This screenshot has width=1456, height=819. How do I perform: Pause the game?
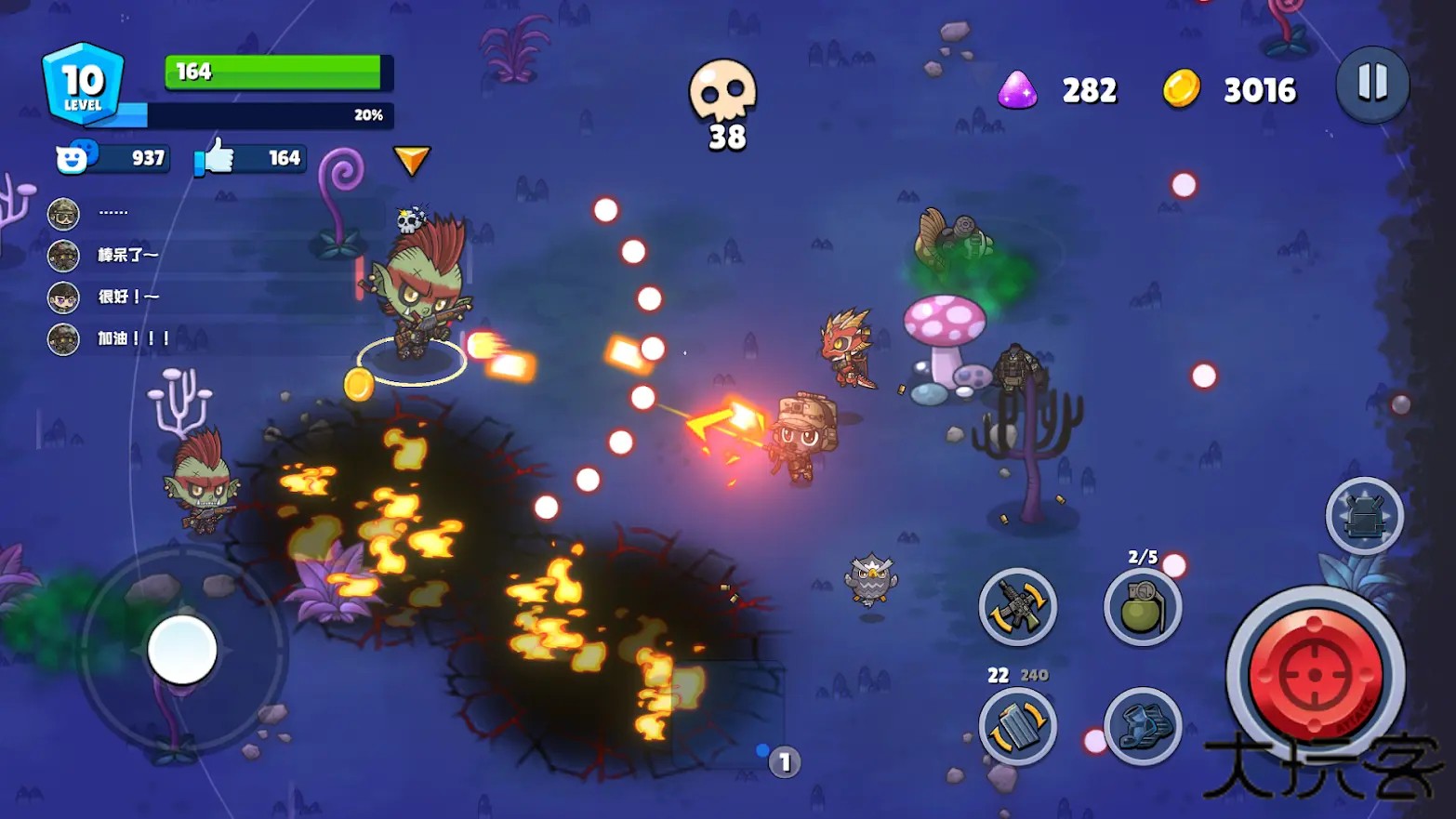[x=1372, y=85]
